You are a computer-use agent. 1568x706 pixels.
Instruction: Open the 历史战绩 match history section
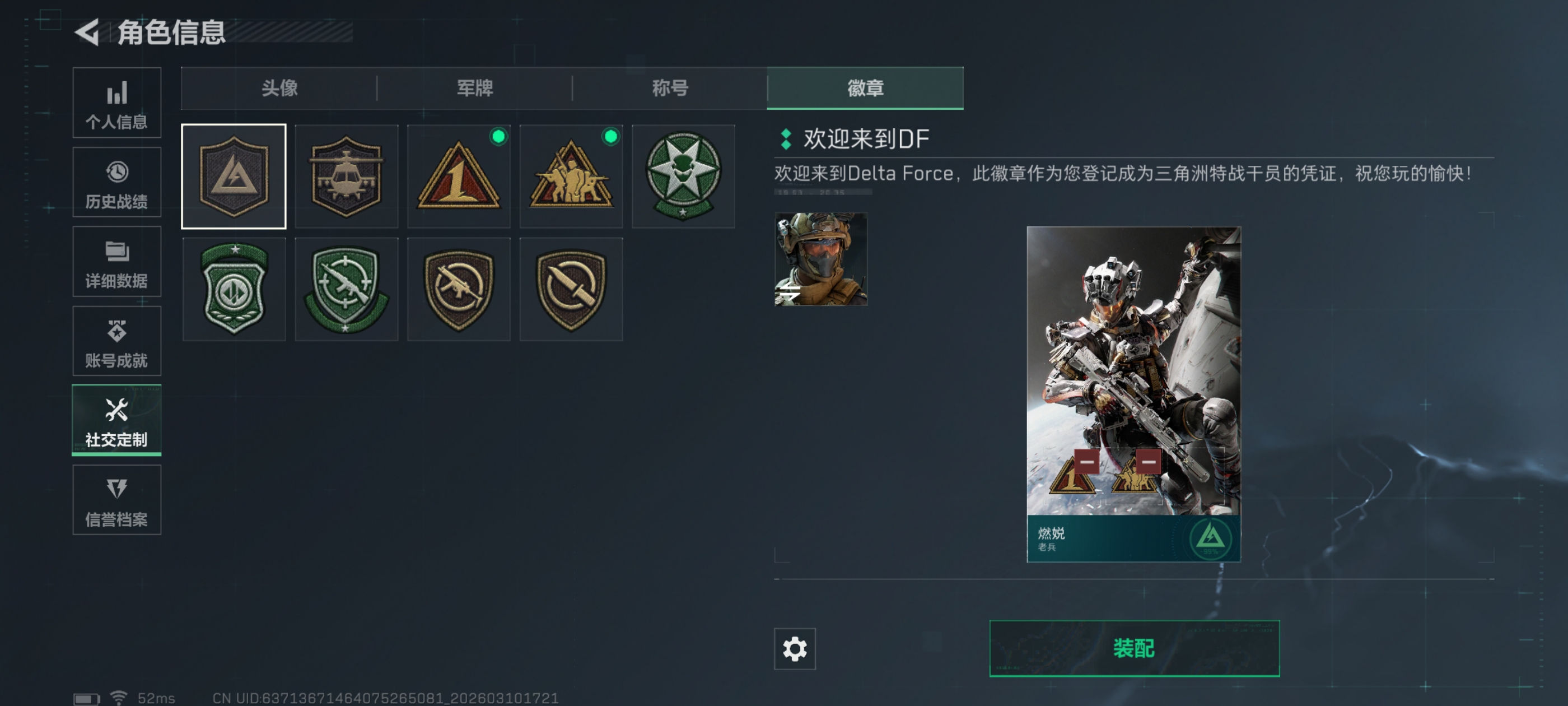[116, 182]
